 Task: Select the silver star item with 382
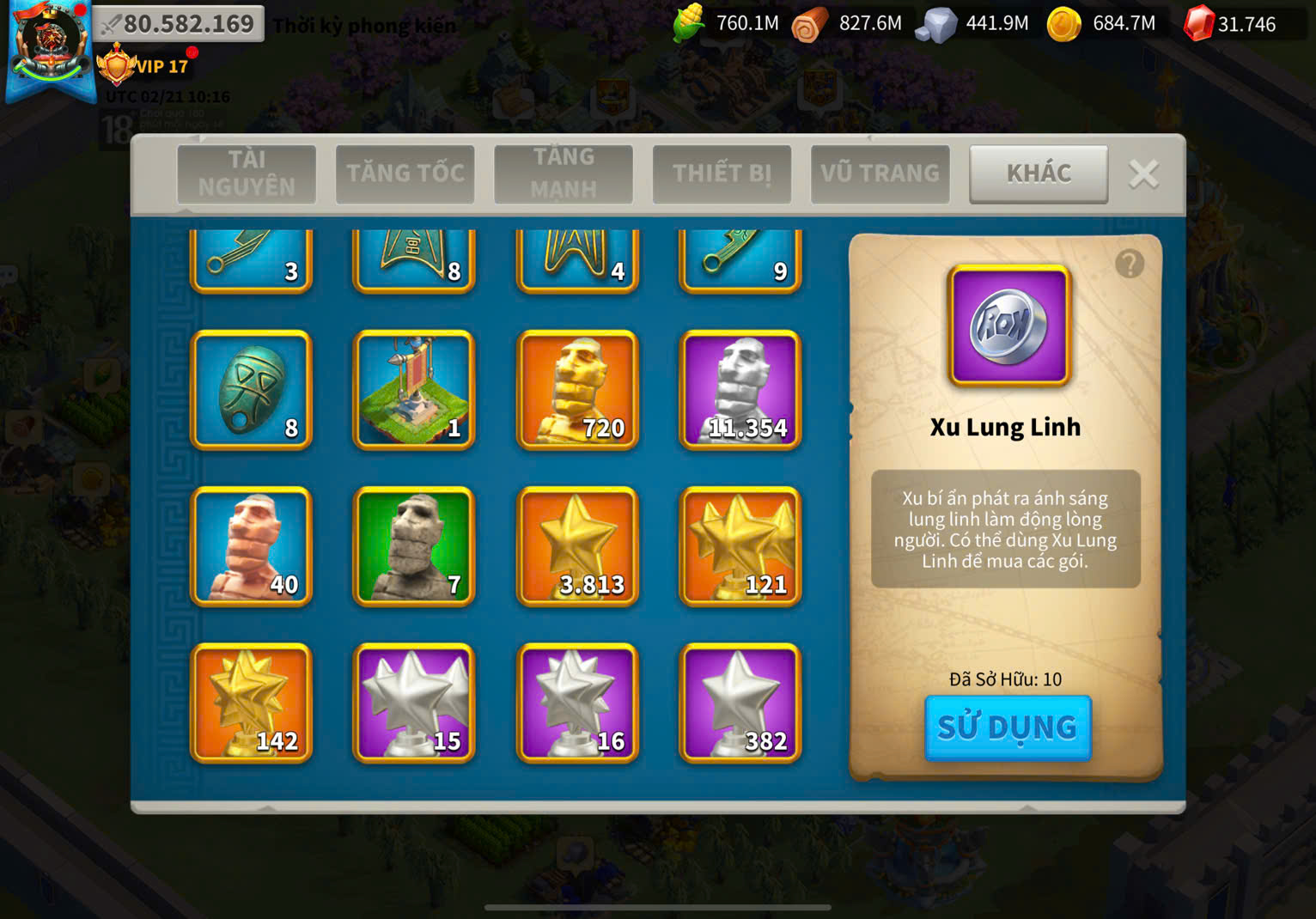[x=740, y=703]
